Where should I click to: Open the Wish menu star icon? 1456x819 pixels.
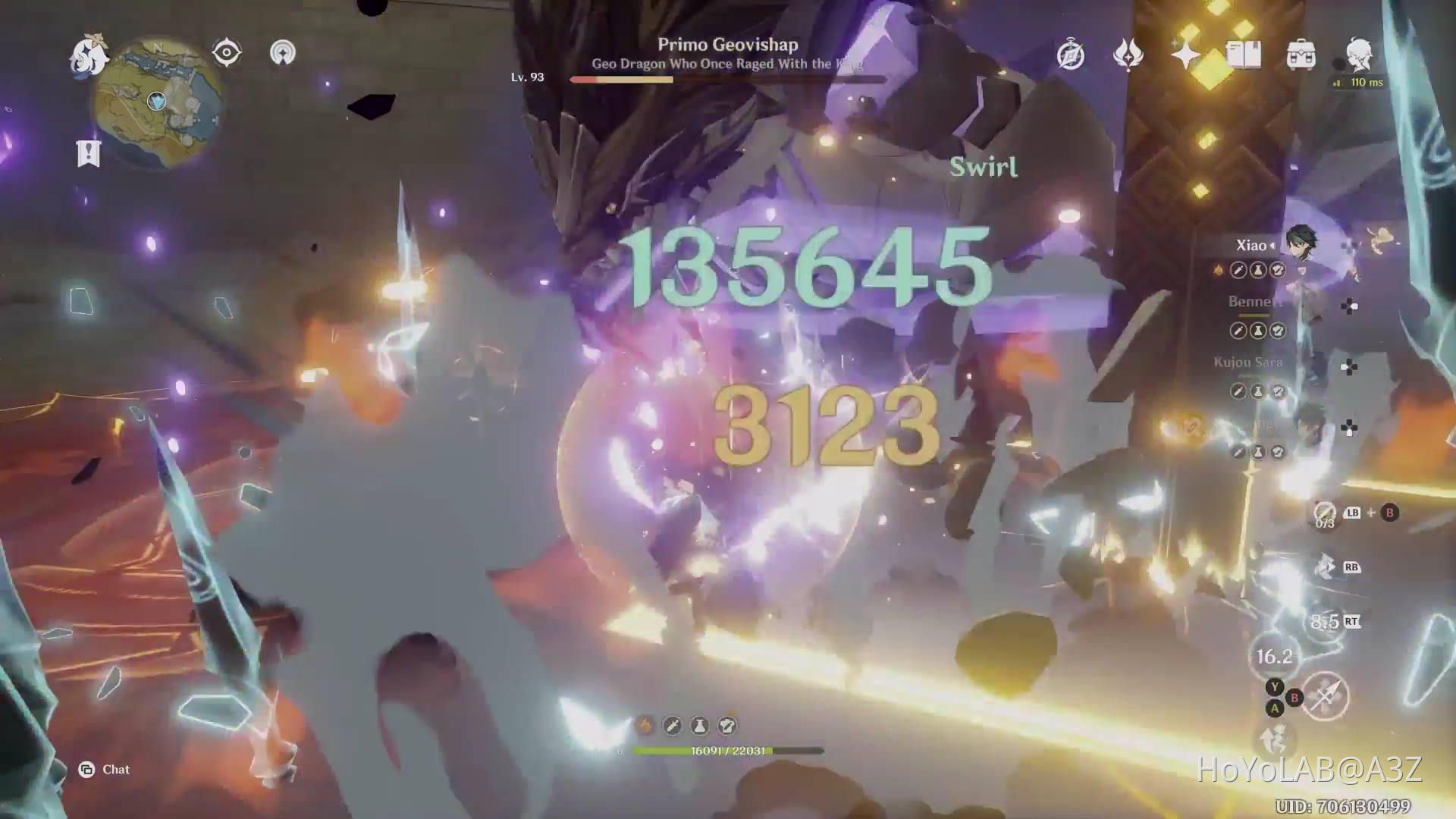click(1188, 55)
